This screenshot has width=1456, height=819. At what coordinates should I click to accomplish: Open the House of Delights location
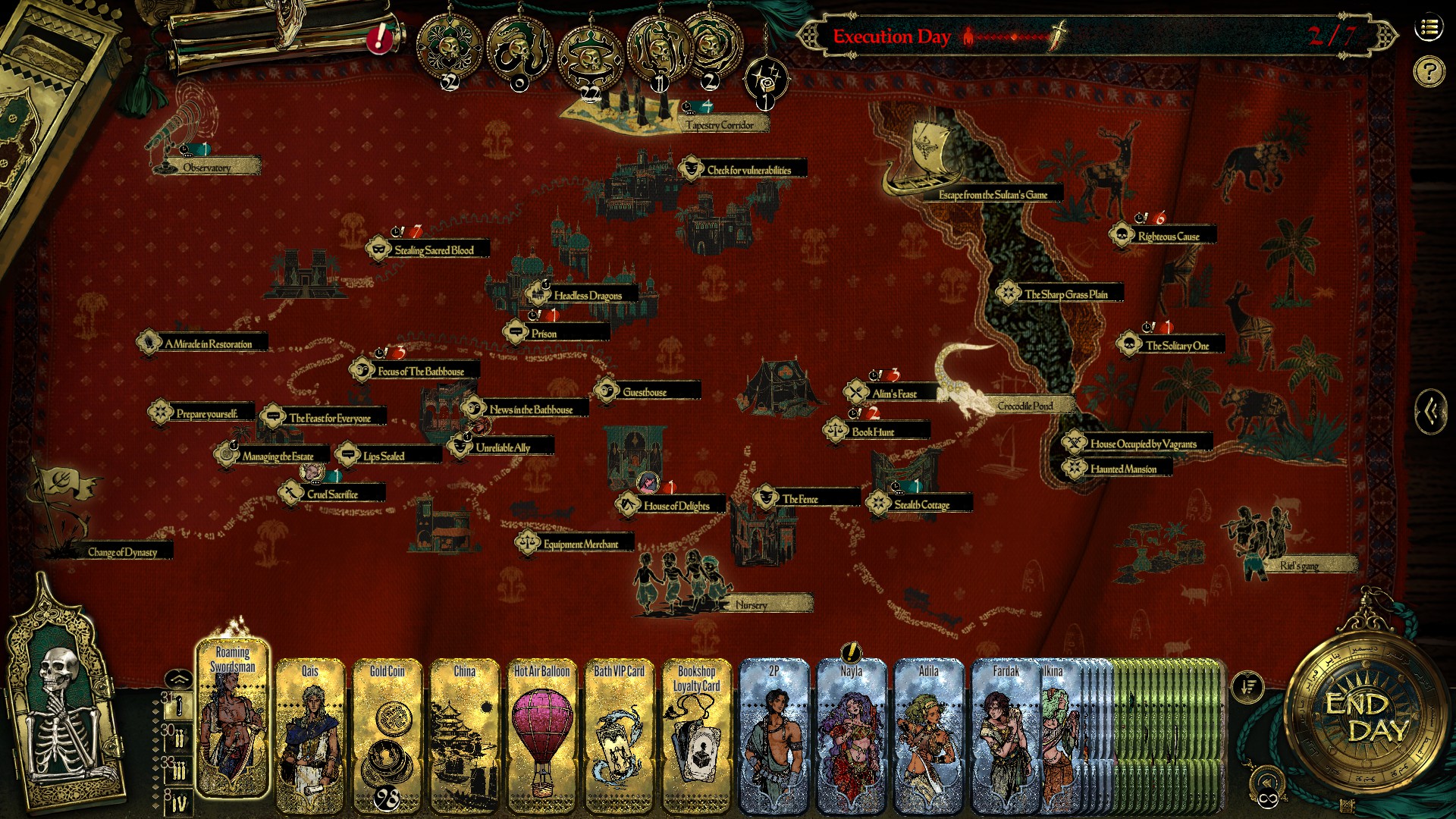676,506
